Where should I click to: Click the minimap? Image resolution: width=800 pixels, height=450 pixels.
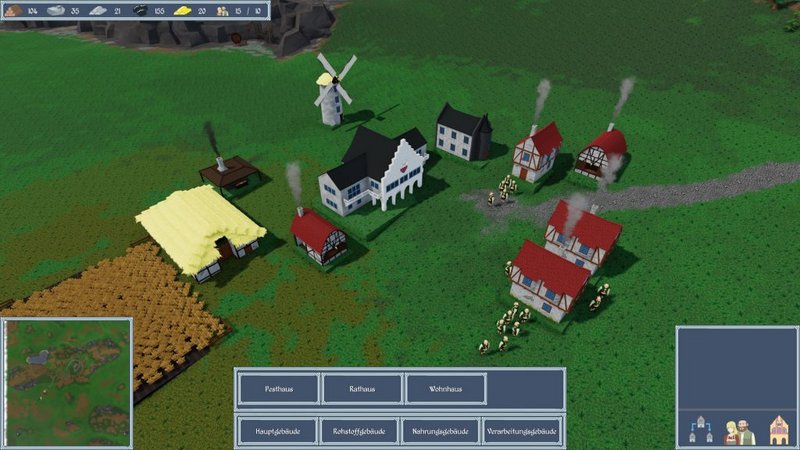click(x=67, y=383)
